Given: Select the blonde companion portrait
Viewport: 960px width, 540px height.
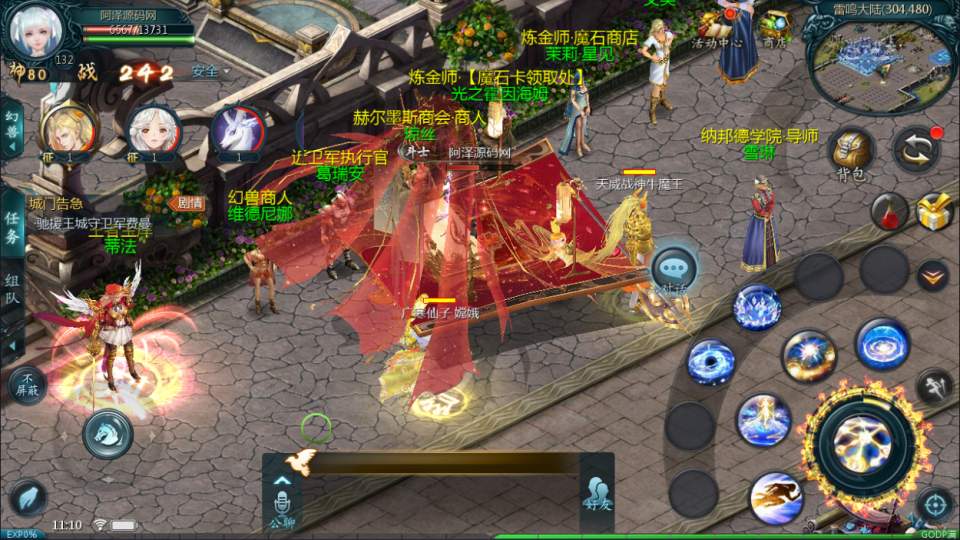Looking at the screenshot, I should pyautogui.click(x=68, y=130).
